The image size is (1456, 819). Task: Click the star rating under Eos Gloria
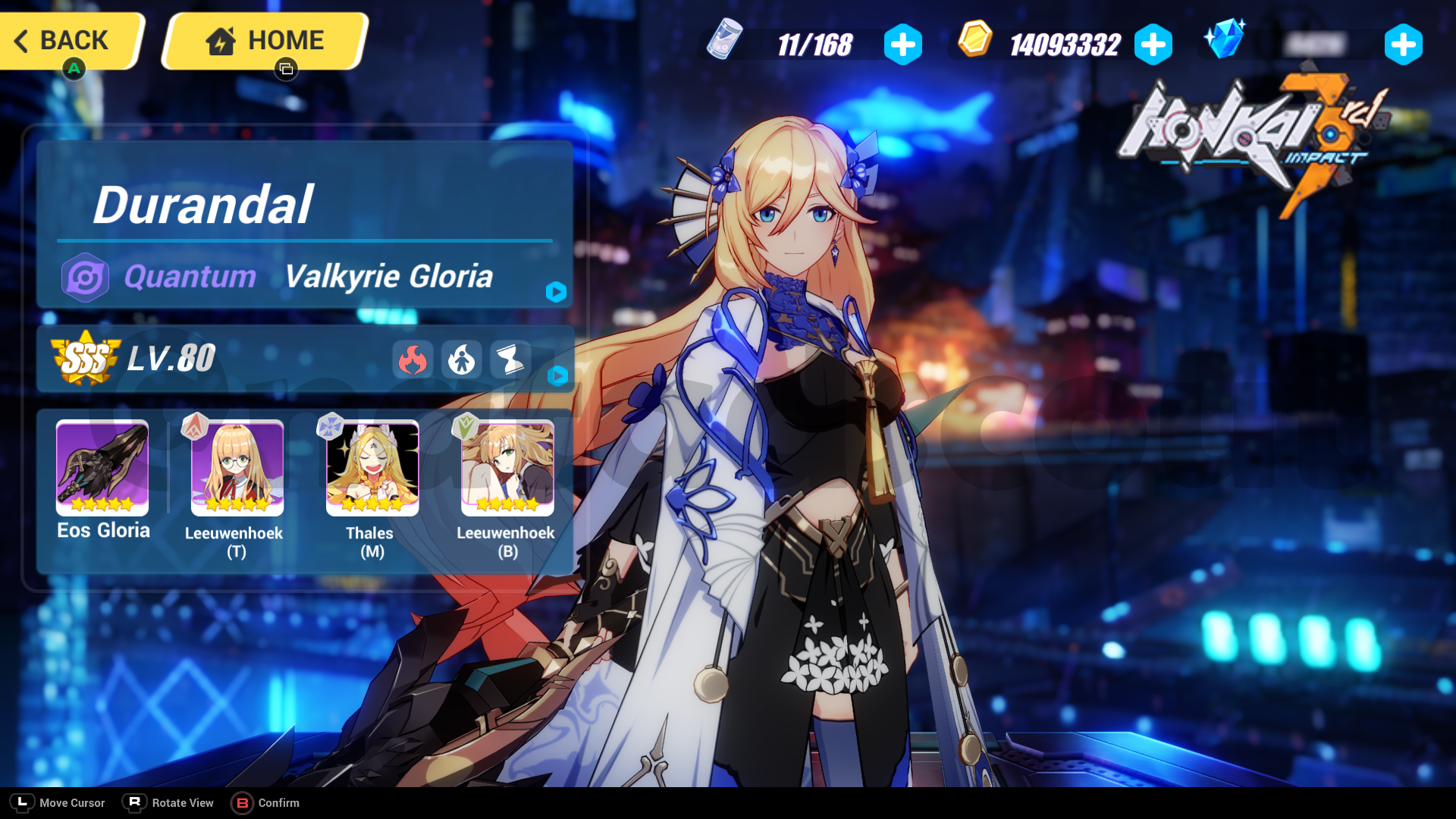point(102,503)
